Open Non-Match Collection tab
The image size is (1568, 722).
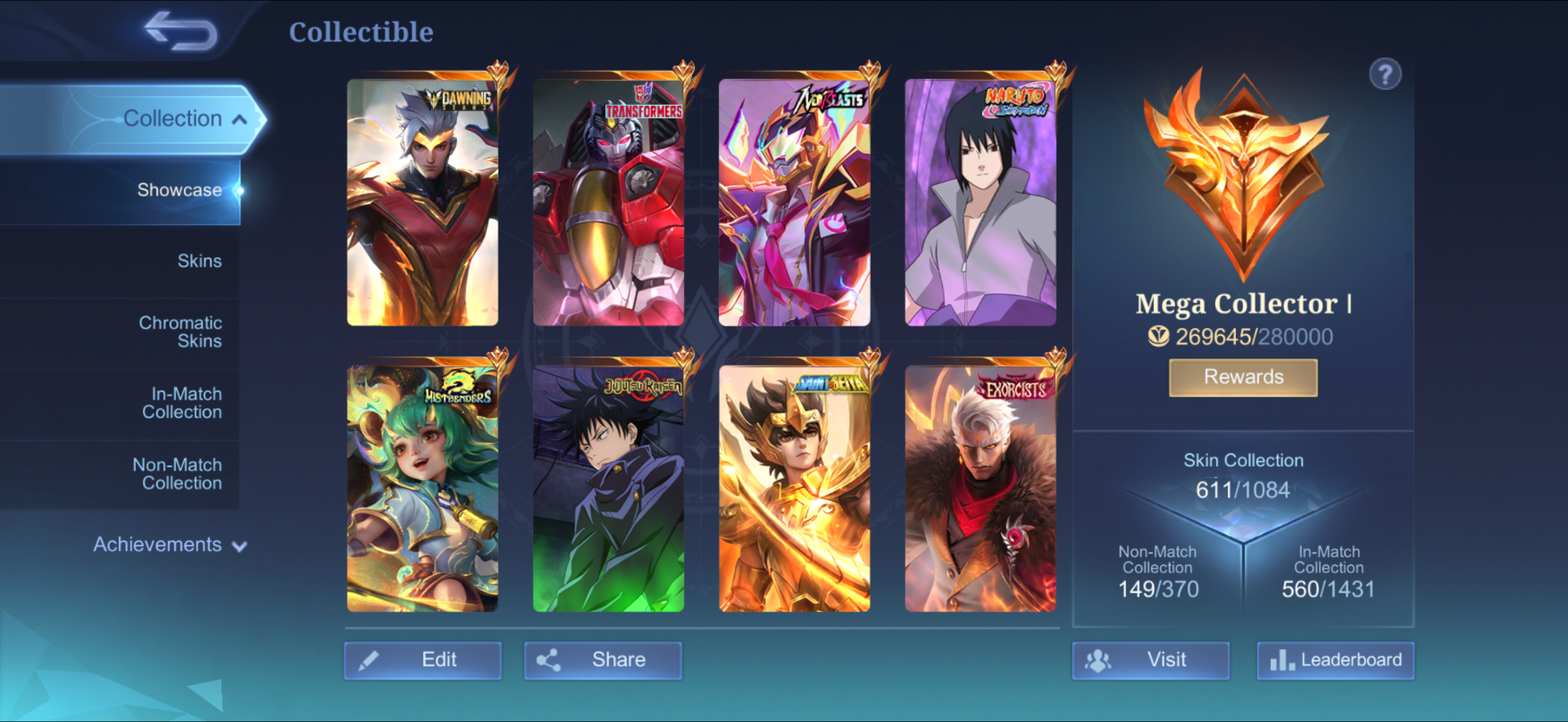(x=177, y=474)
